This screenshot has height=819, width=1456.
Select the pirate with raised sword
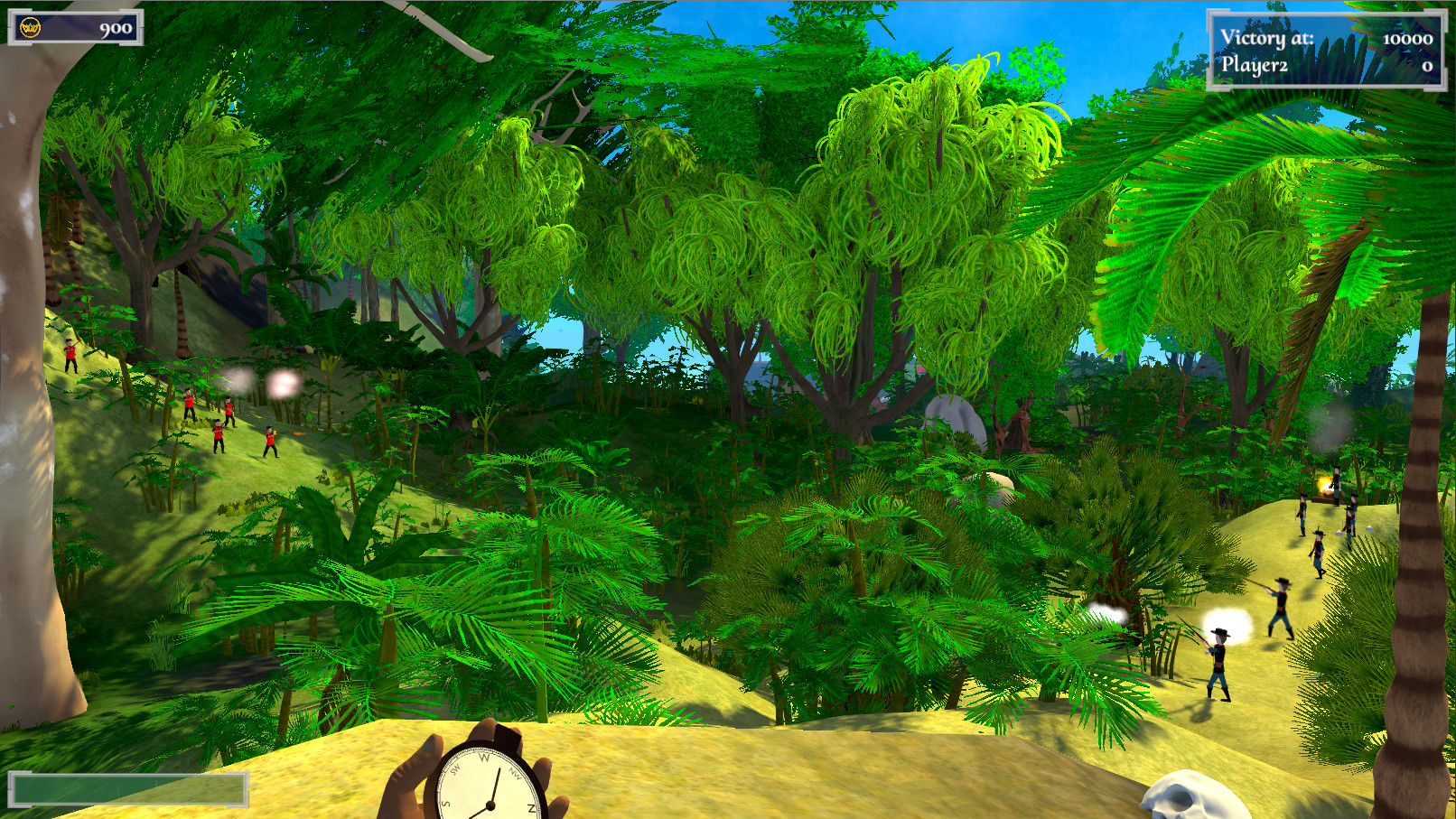tap(1282, 605)
